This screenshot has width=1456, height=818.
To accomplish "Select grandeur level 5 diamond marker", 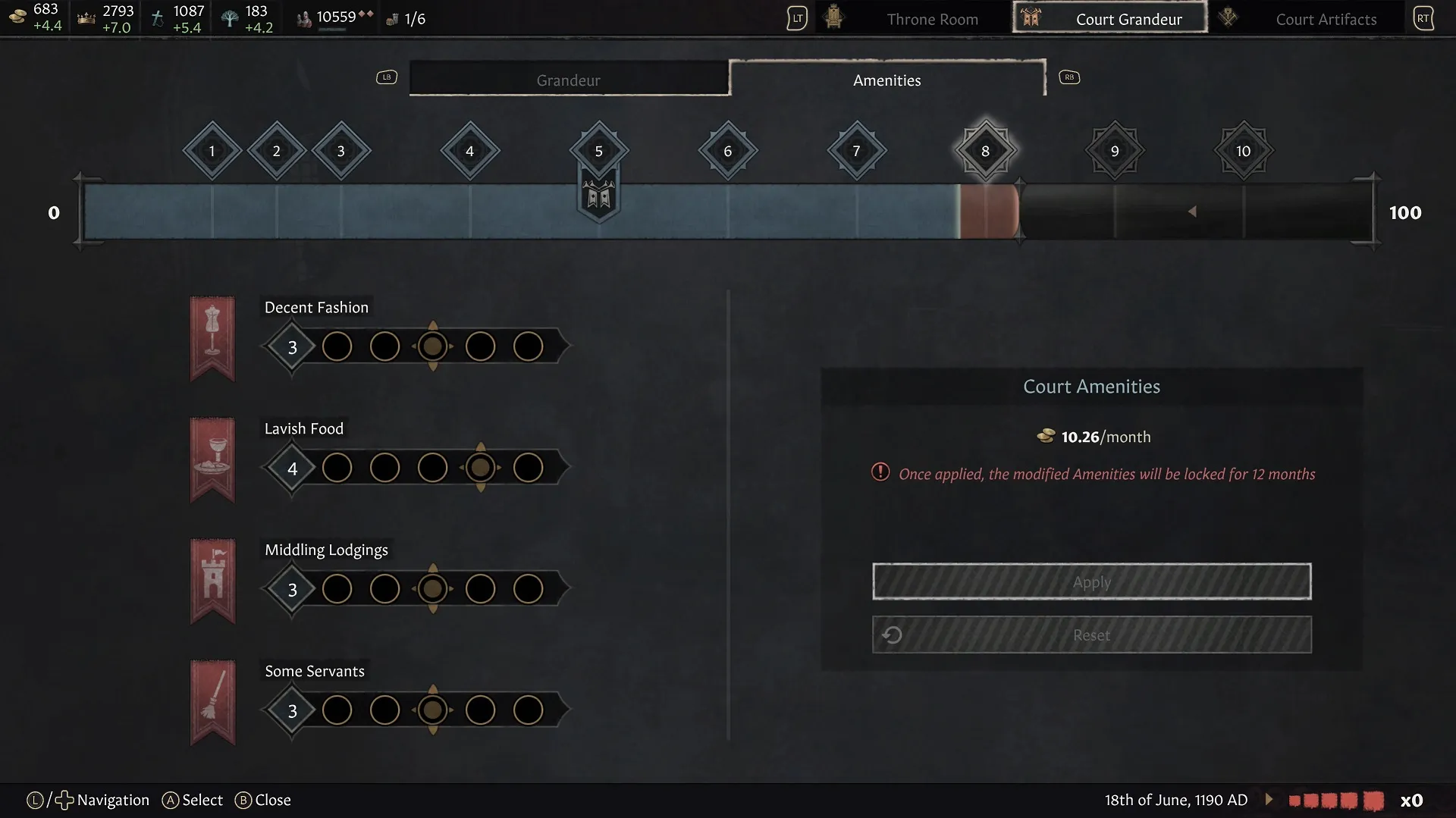I will click(598, 151).
